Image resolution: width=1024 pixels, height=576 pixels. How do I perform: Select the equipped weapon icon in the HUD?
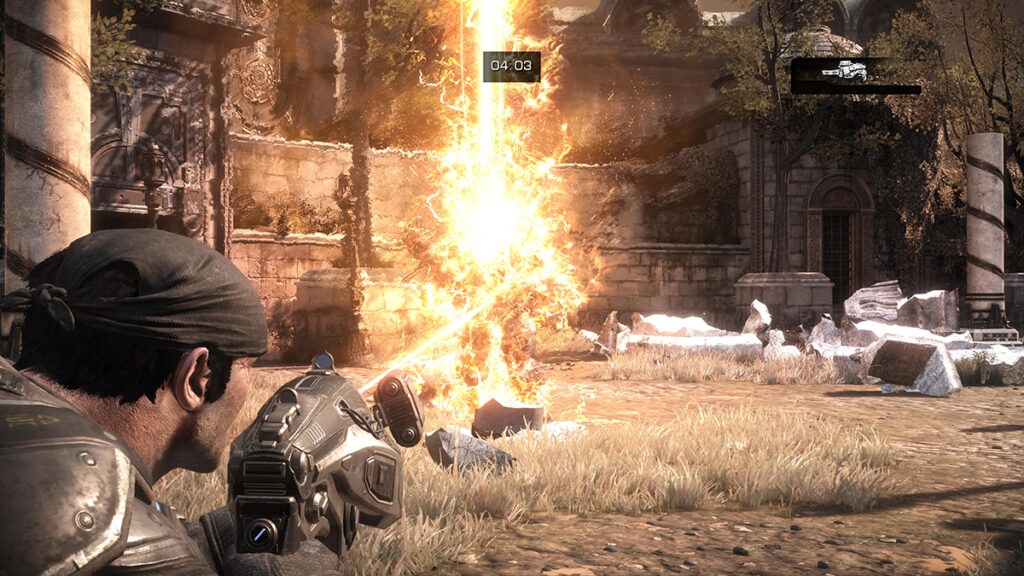(843, 71)
